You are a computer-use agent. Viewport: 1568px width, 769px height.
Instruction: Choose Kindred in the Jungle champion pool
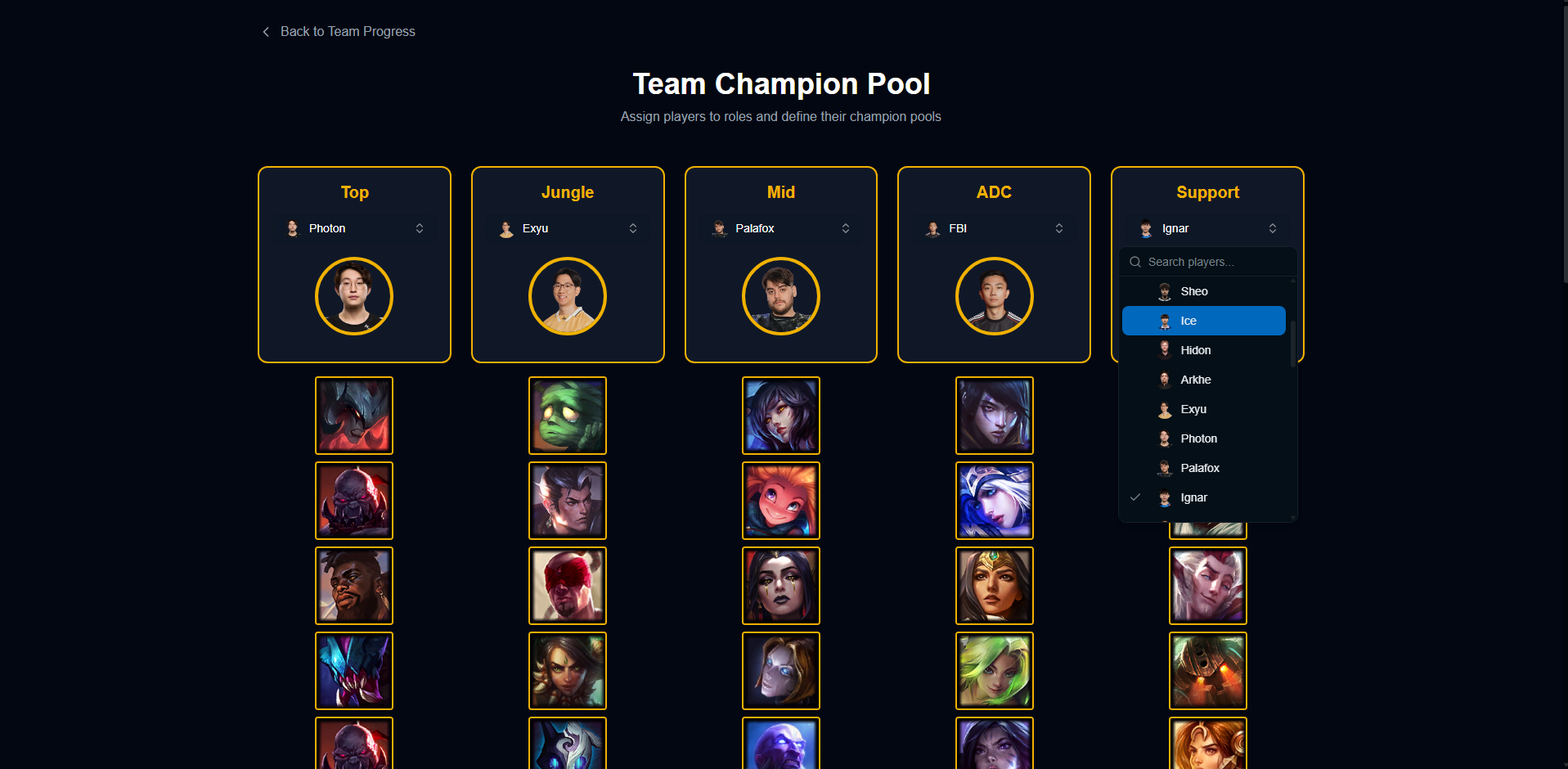pos(568,743)
